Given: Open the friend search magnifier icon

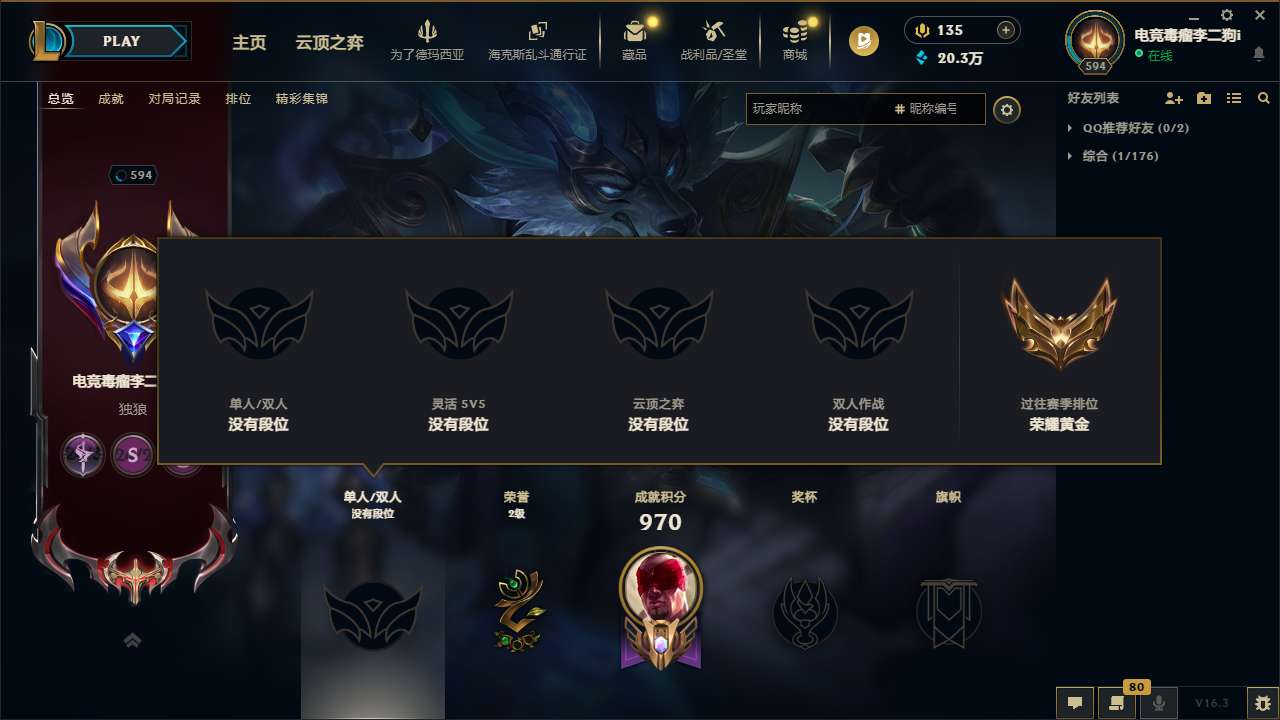Looking at the screenshot, I should point(1264,98).
